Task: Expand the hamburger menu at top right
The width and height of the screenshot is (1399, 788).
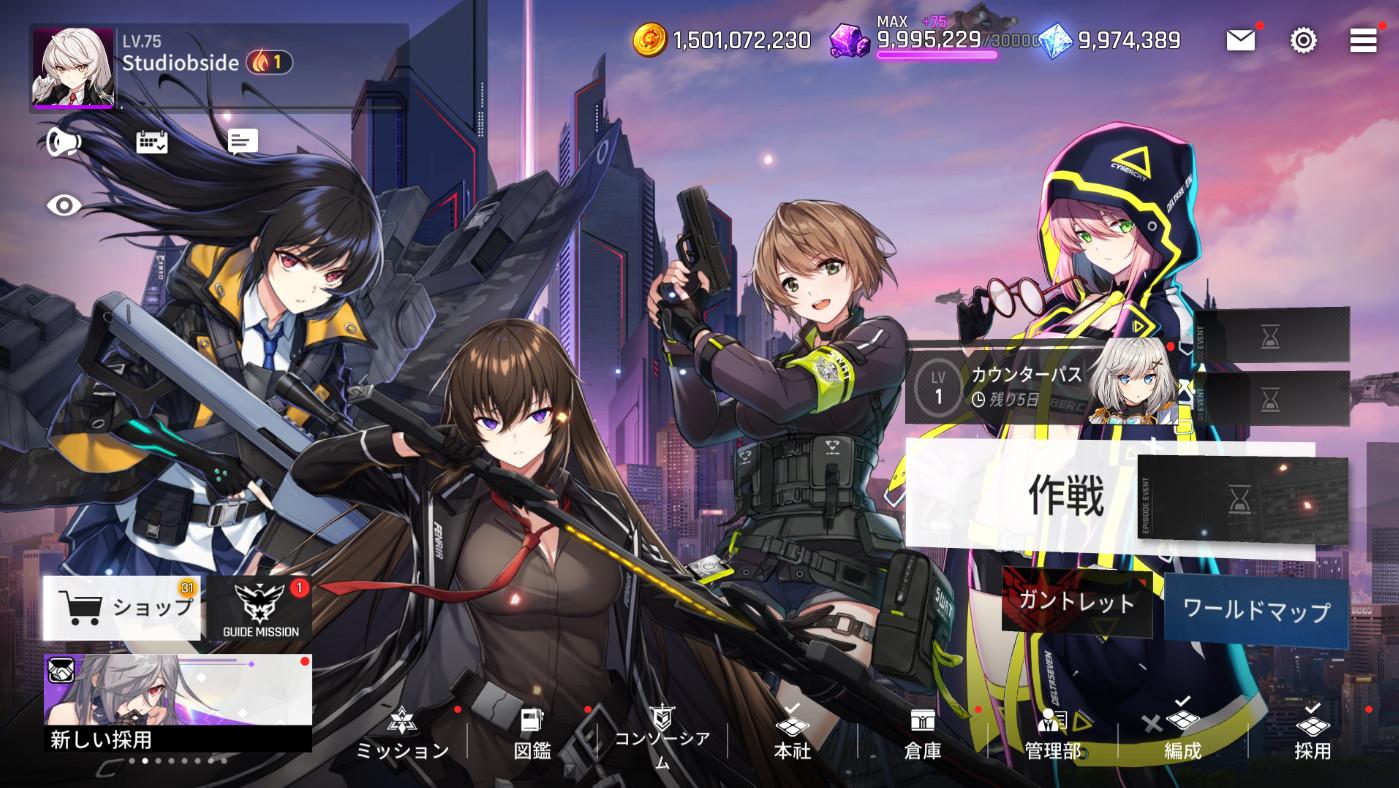Action: 1362,41
